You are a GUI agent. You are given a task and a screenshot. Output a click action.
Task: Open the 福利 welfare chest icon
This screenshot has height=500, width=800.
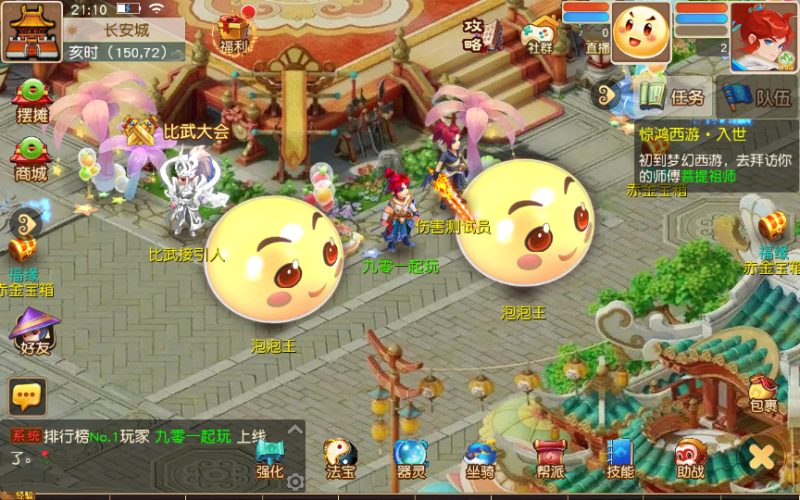tap(233, 33)
